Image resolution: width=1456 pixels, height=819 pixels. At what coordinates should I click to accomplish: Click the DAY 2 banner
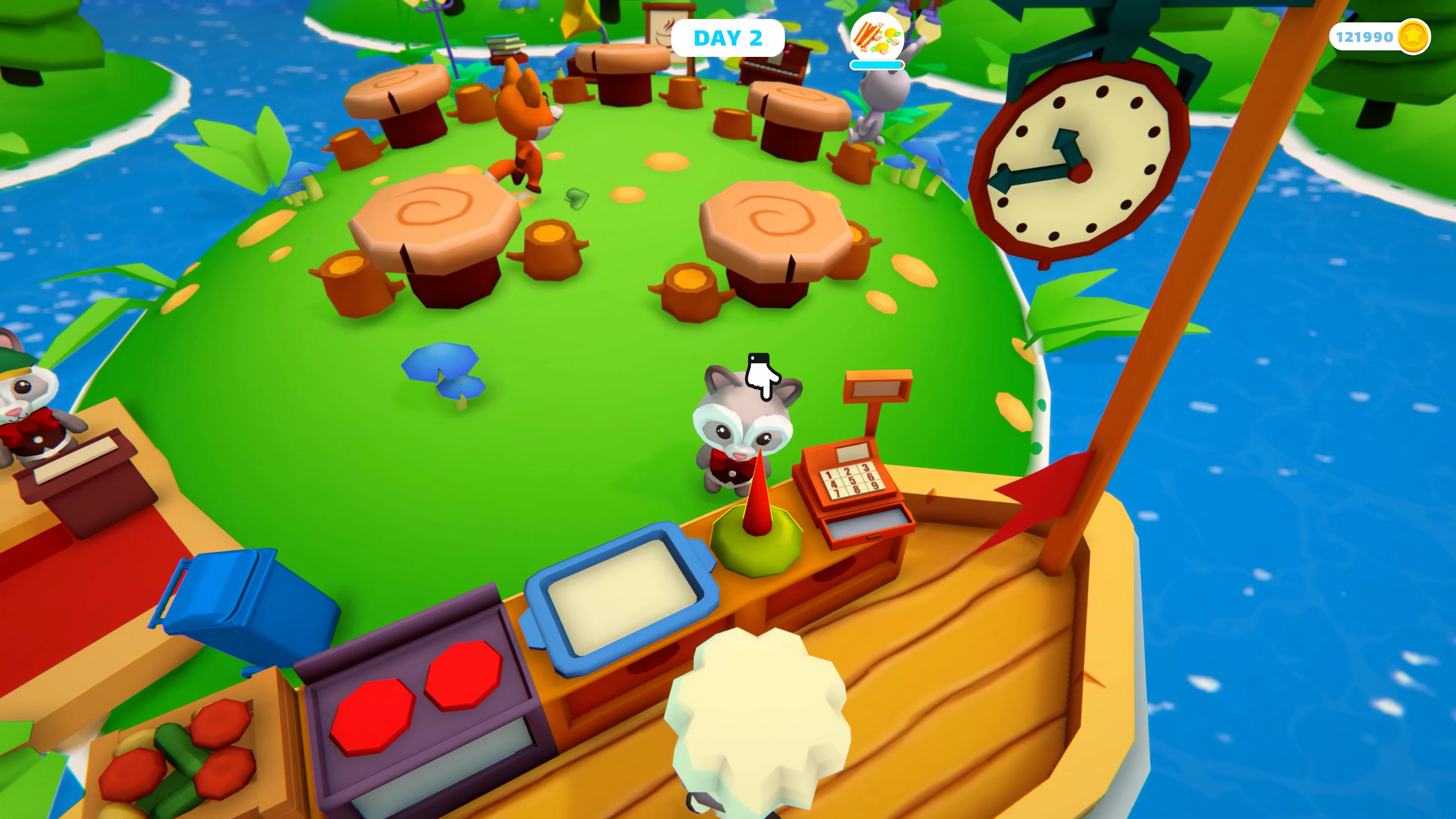(x=729, y=37)
